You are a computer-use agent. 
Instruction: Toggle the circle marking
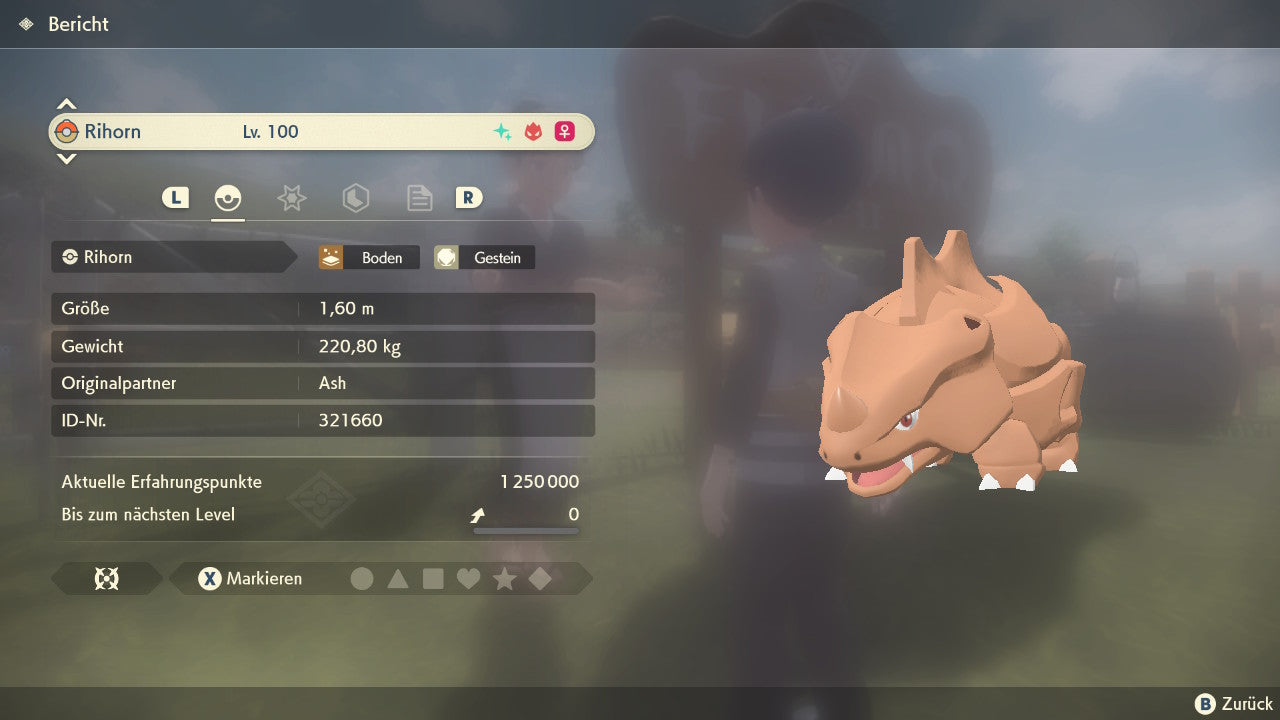pyautogui.click(x=362, y=579)
